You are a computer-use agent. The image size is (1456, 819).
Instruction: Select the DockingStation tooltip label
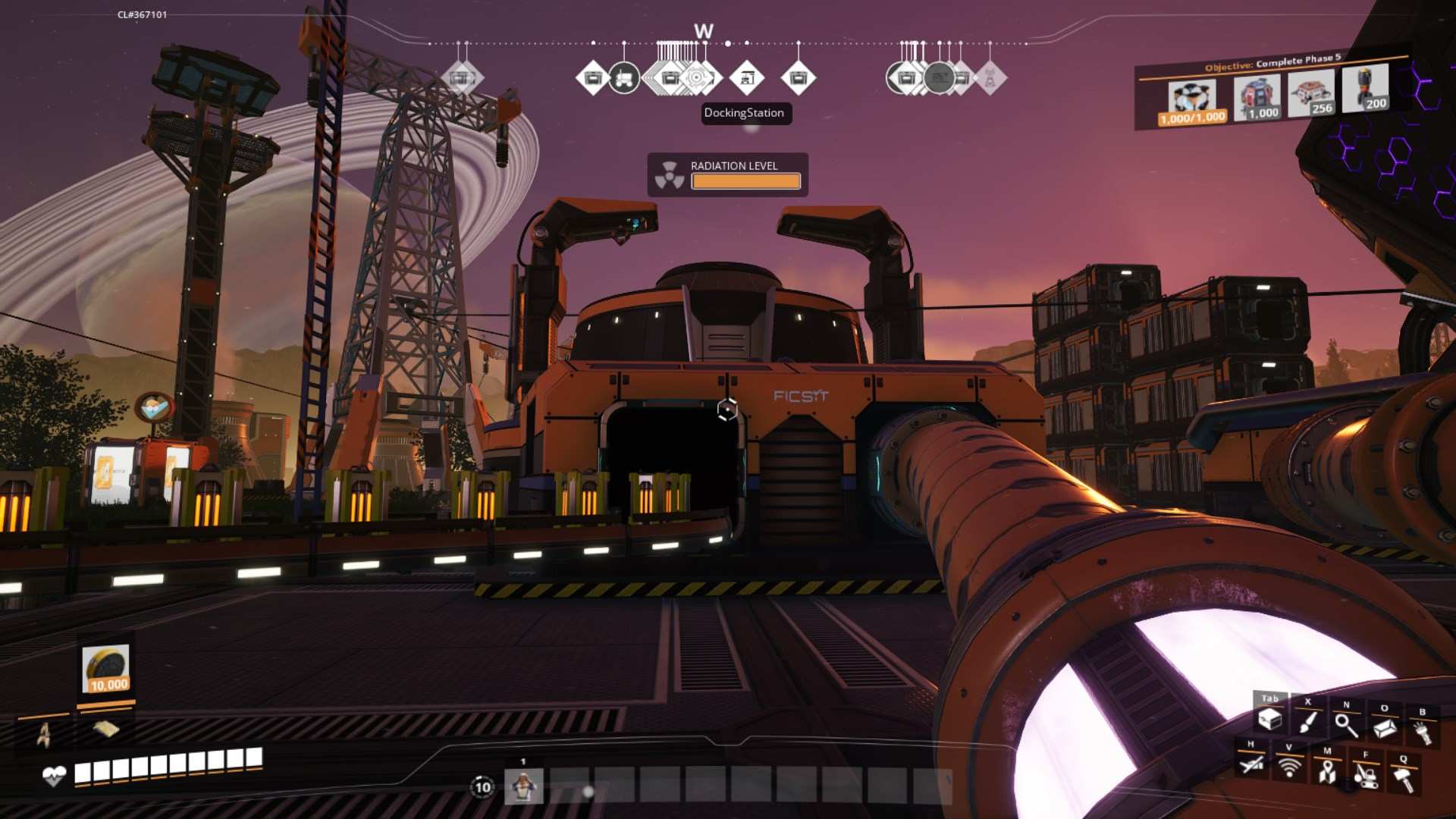[745, 114]
